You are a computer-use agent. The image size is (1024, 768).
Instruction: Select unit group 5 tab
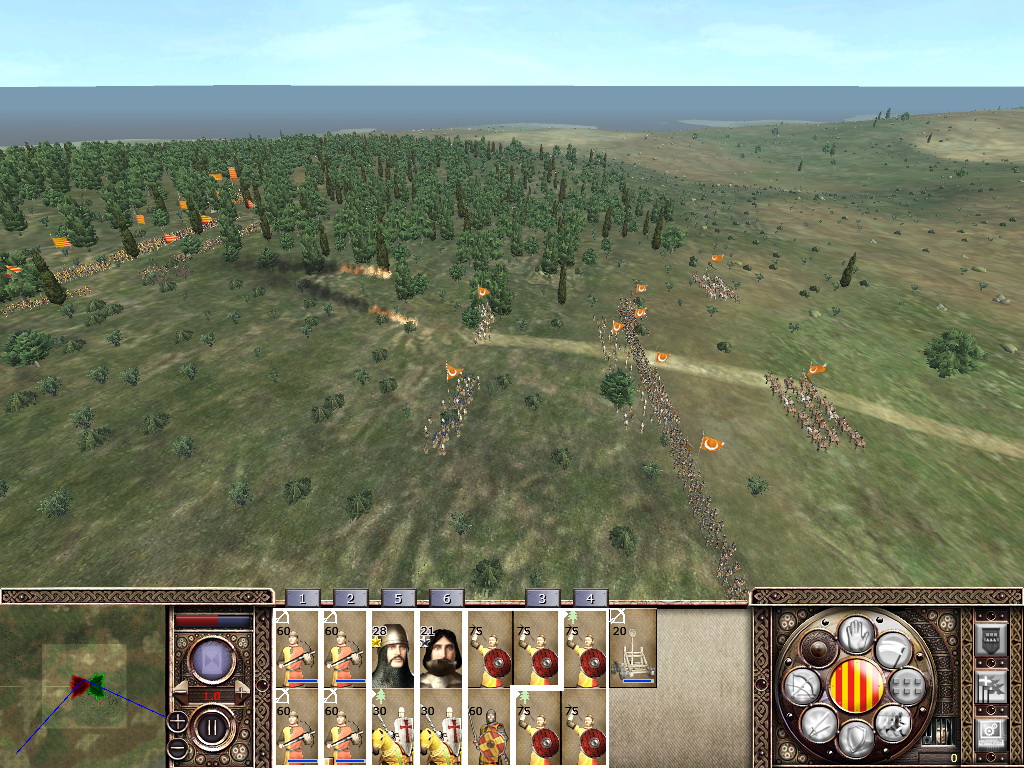pos(398,598)
